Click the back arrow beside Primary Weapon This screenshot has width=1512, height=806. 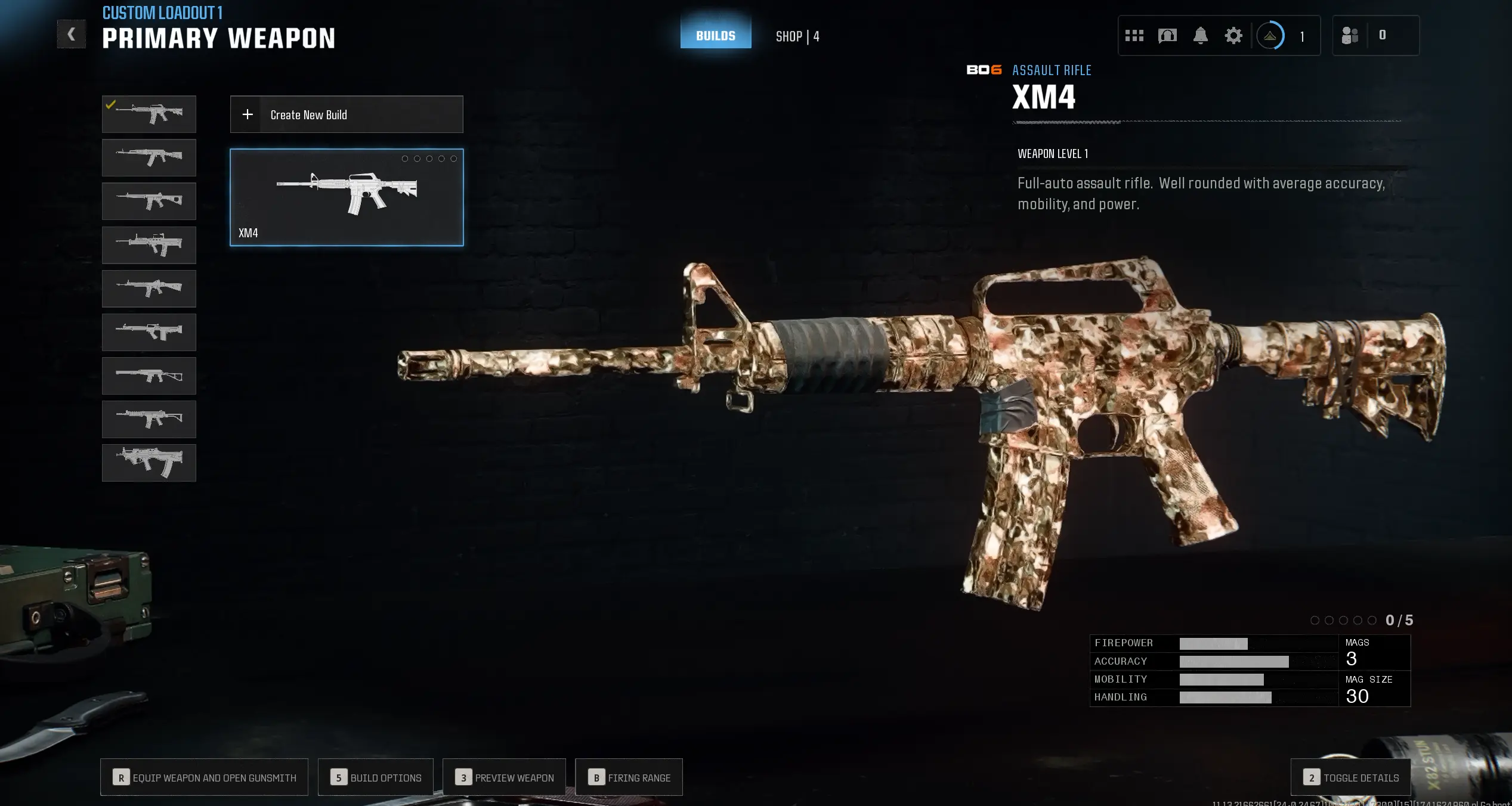pyautogui.click(x=71, y=33)
